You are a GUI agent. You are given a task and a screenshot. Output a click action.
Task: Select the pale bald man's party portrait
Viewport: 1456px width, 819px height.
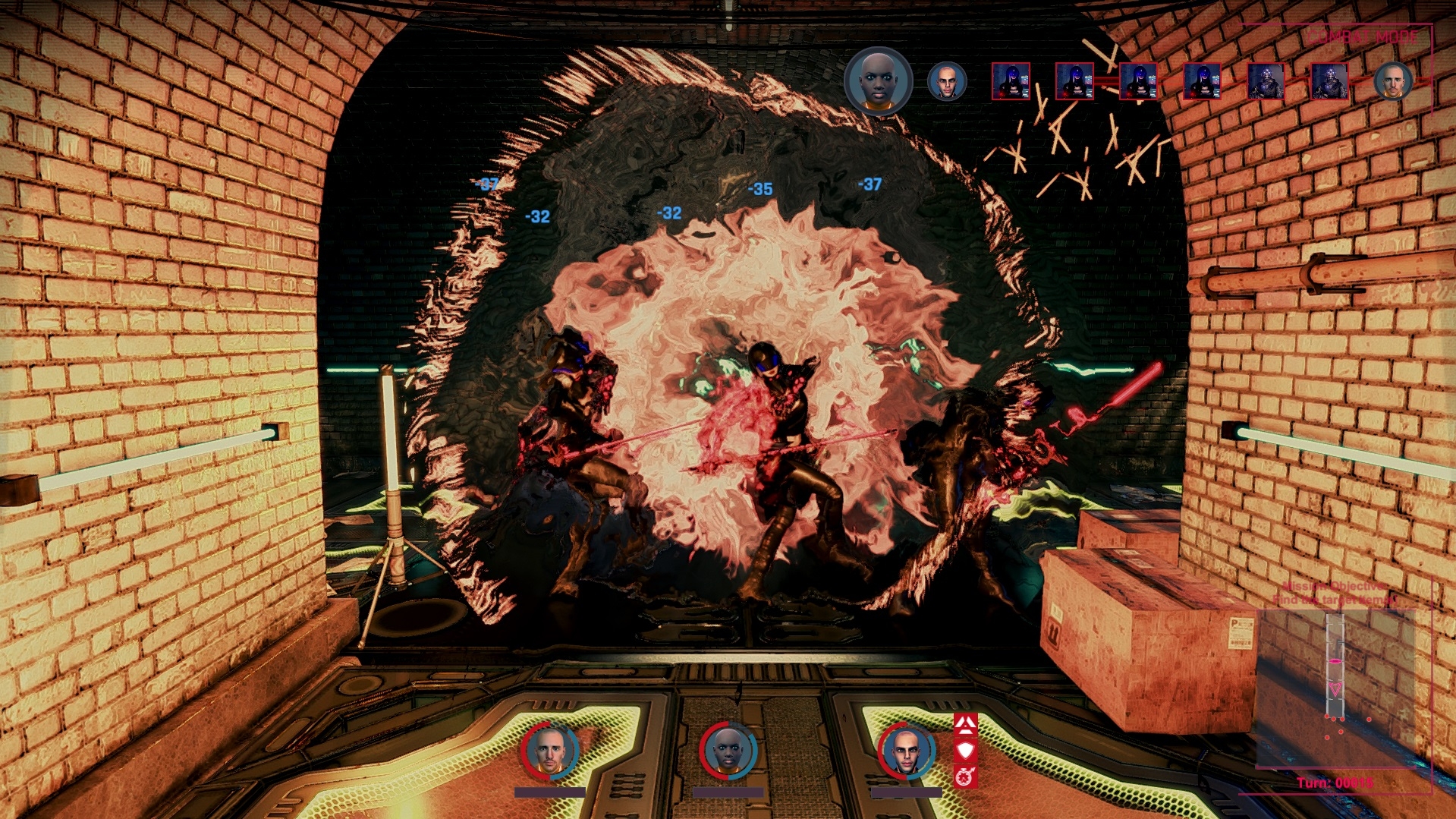pos(907,751)
